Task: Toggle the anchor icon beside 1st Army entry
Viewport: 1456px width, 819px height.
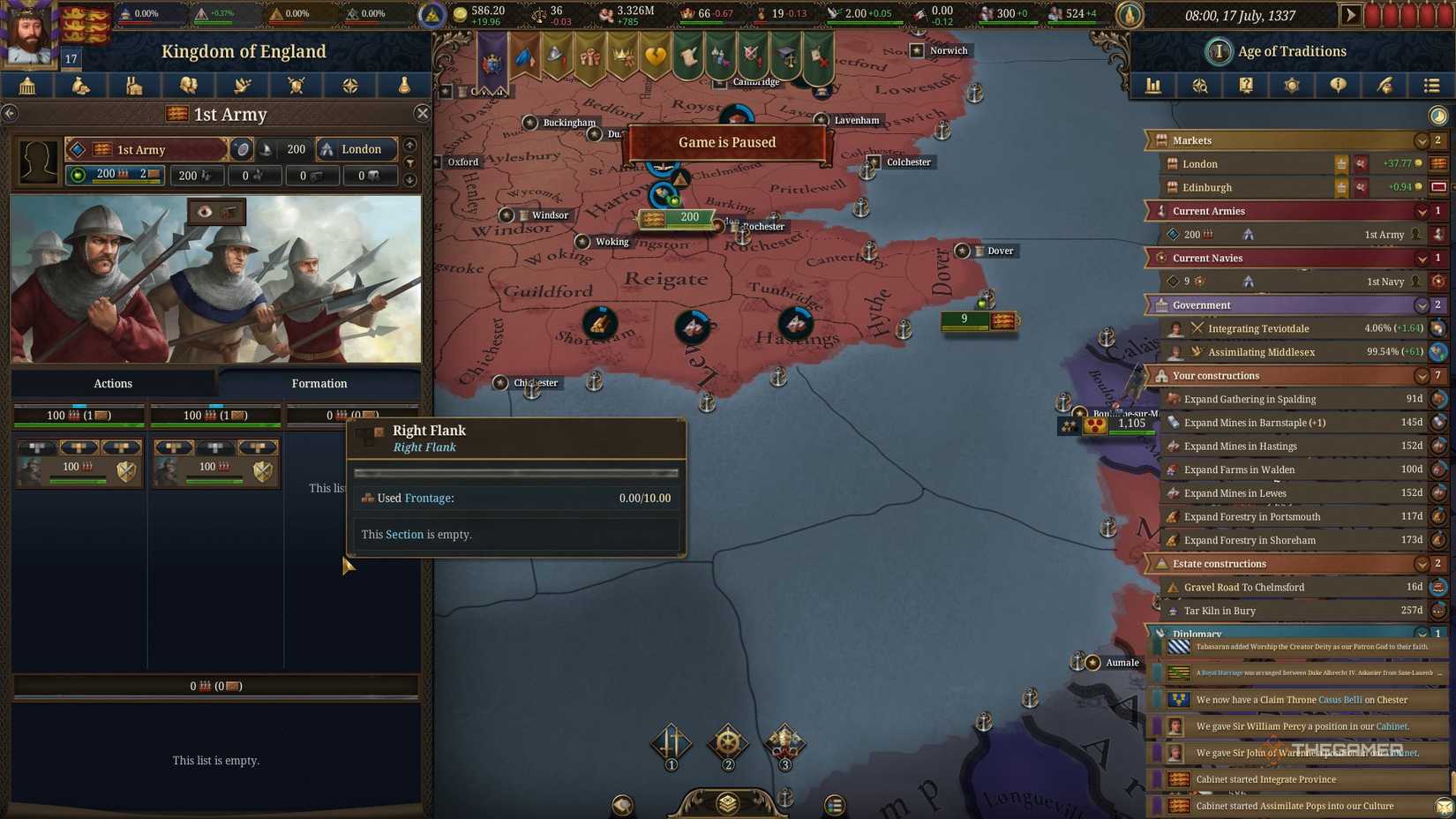Action: point(1247,234)
